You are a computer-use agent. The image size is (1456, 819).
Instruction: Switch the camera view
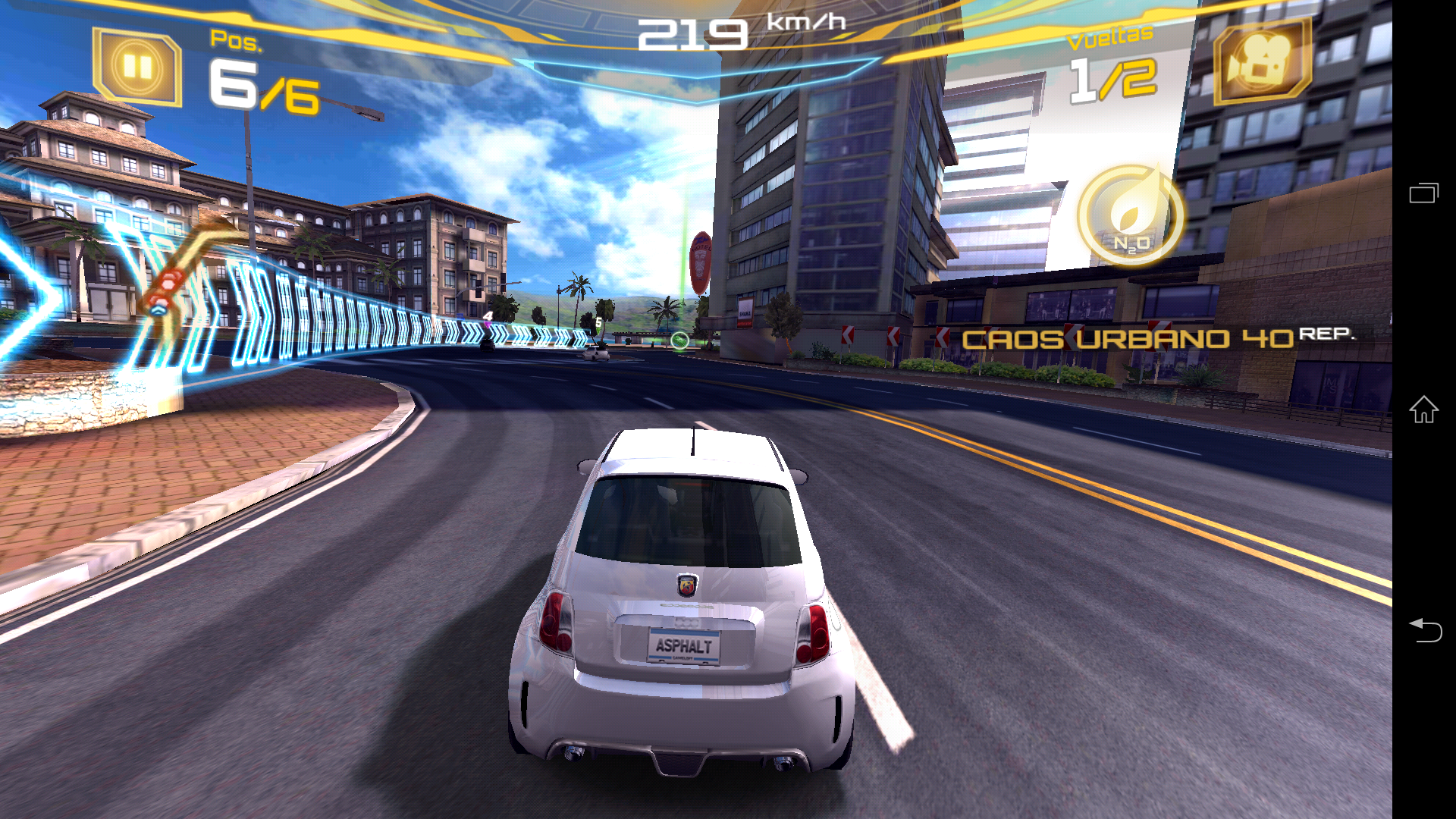[x=1262, y=61]
